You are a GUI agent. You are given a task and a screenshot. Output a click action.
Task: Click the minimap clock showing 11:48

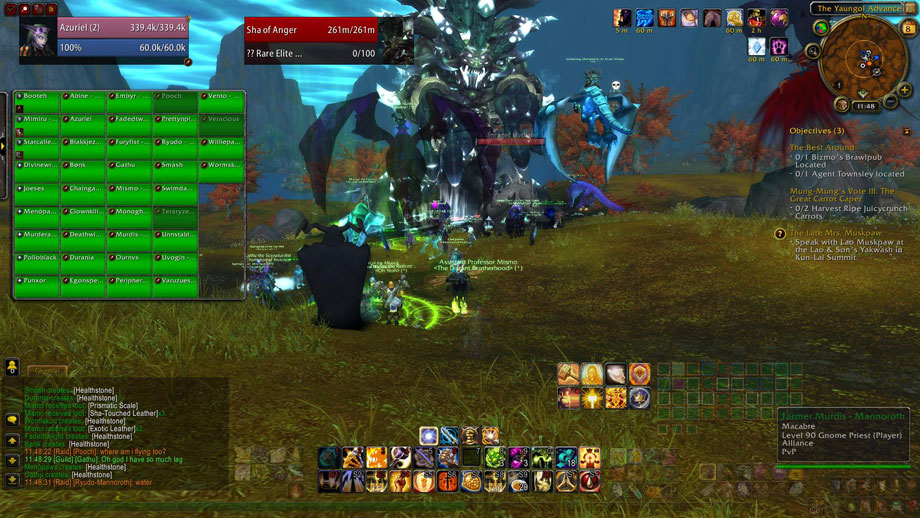pyautogui.click(x=866, y=106)
